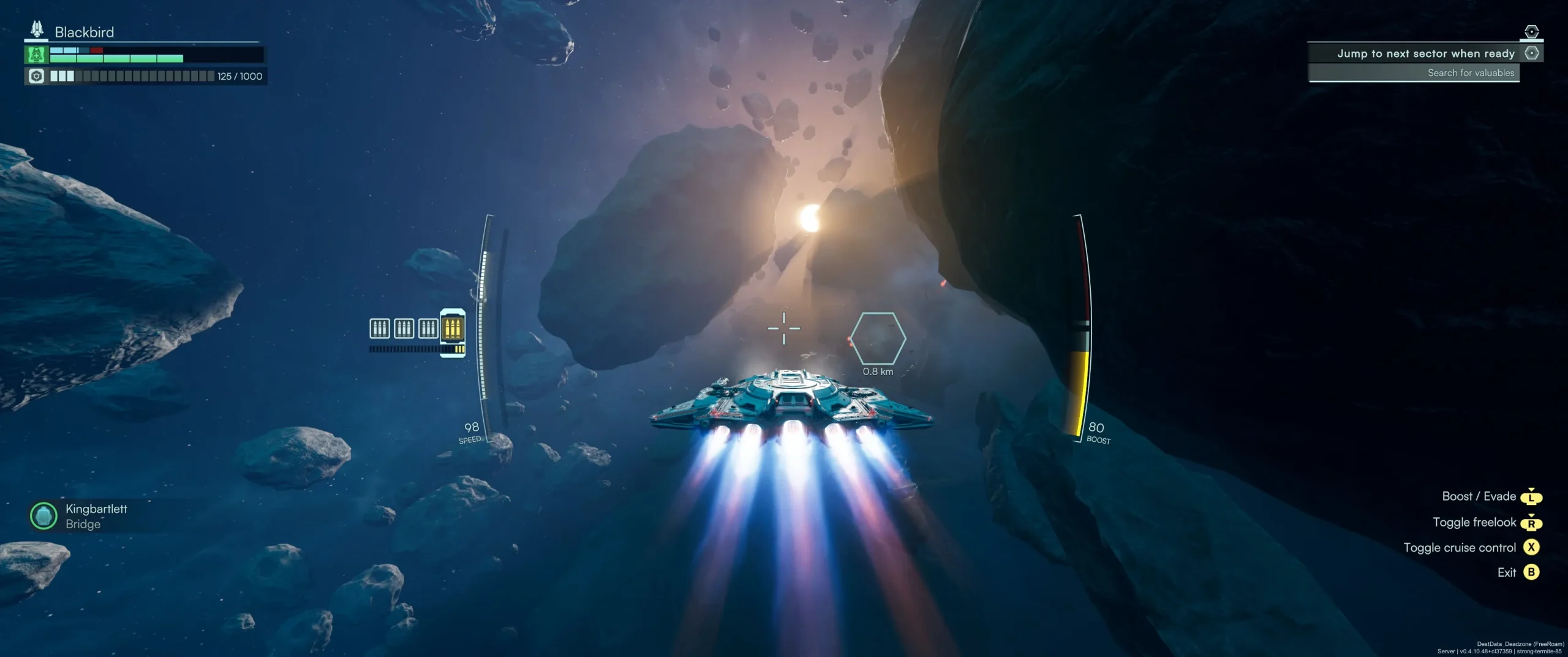Click the Blackbird ship icon
The height and width of the screenshot is (657, 1568).
click(x=37, y=29)
